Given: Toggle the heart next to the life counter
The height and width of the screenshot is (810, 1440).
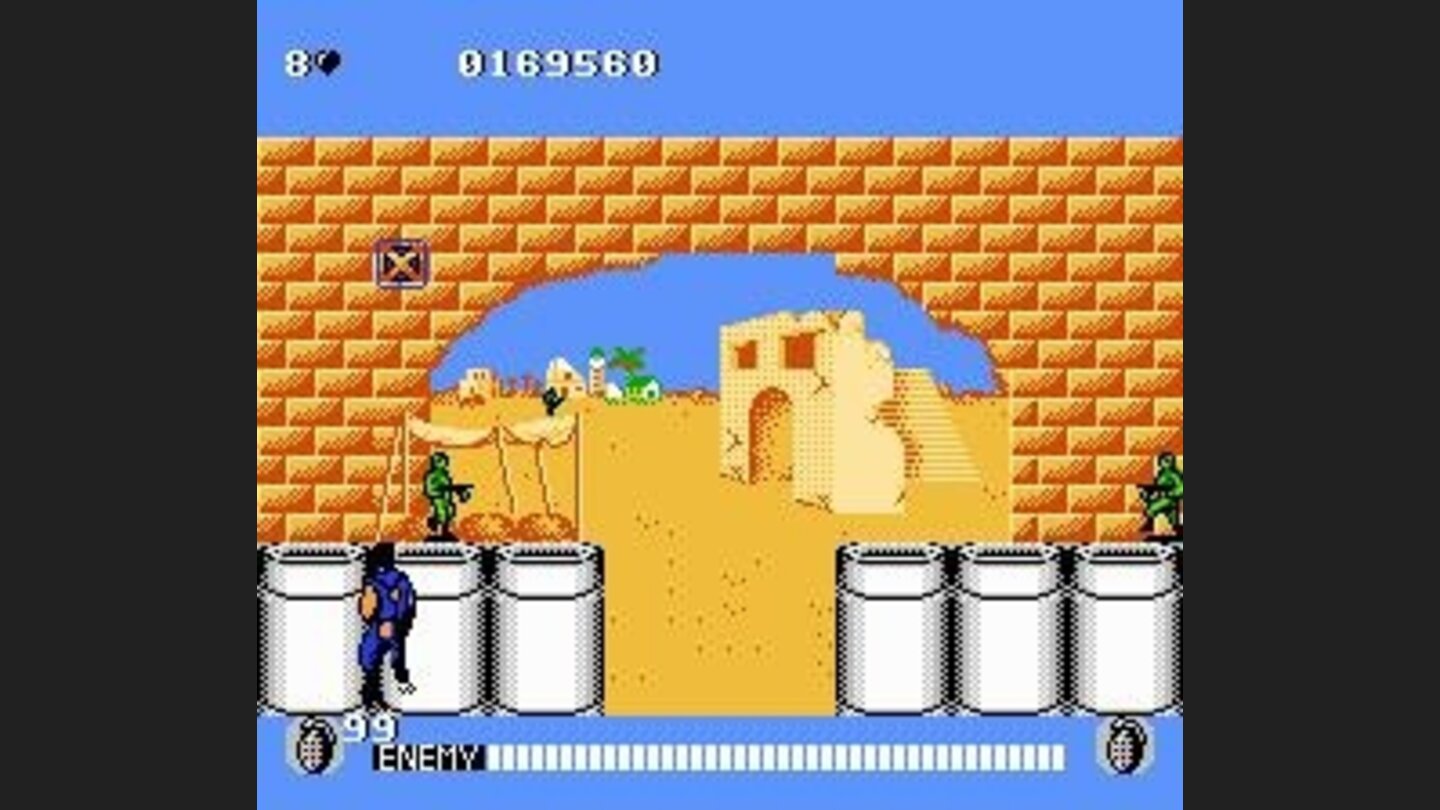Looking at the screenshot, I should [330, 60].
